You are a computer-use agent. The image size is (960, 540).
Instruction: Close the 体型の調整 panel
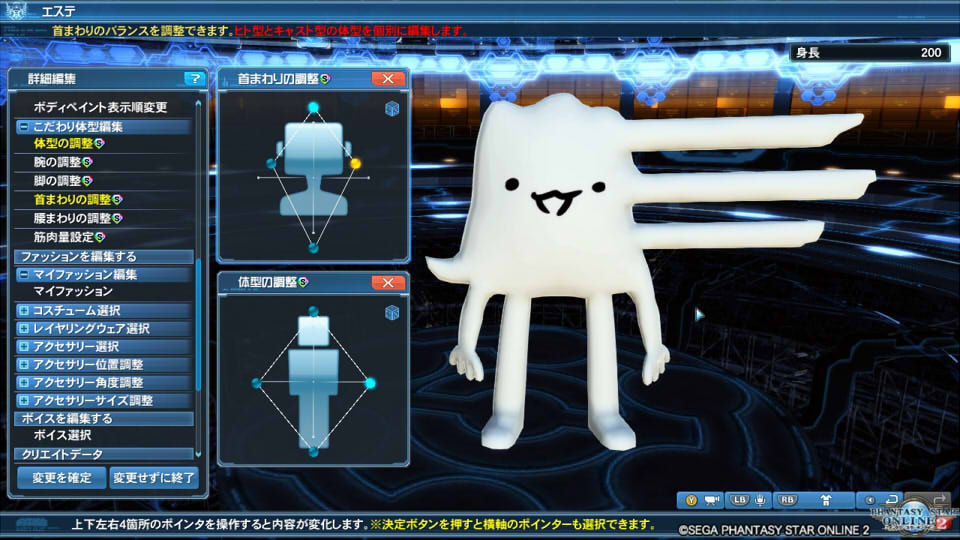click(387, 283)
